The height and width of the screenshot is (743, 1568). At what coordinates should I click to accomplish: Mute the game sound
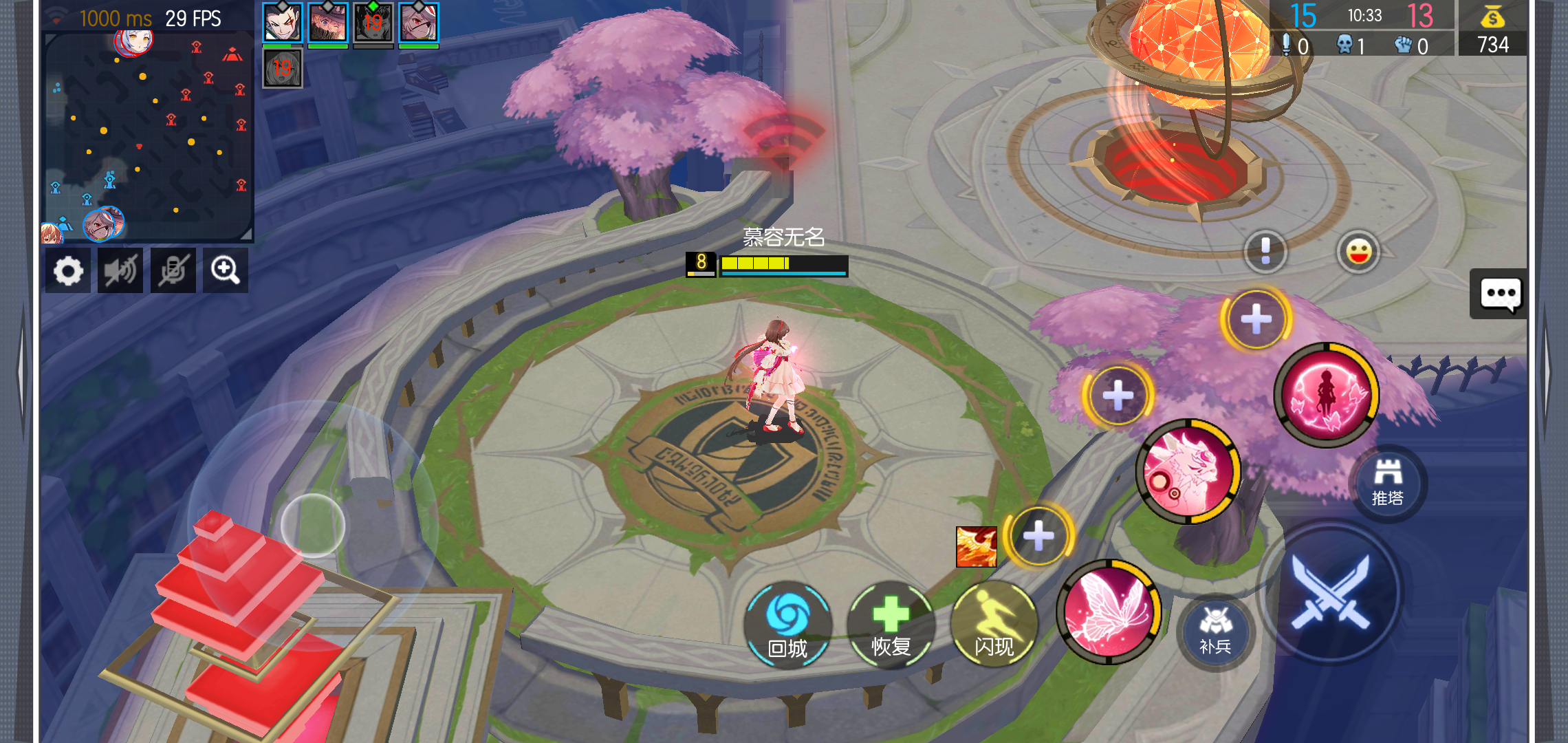click(x=120, y=270)
